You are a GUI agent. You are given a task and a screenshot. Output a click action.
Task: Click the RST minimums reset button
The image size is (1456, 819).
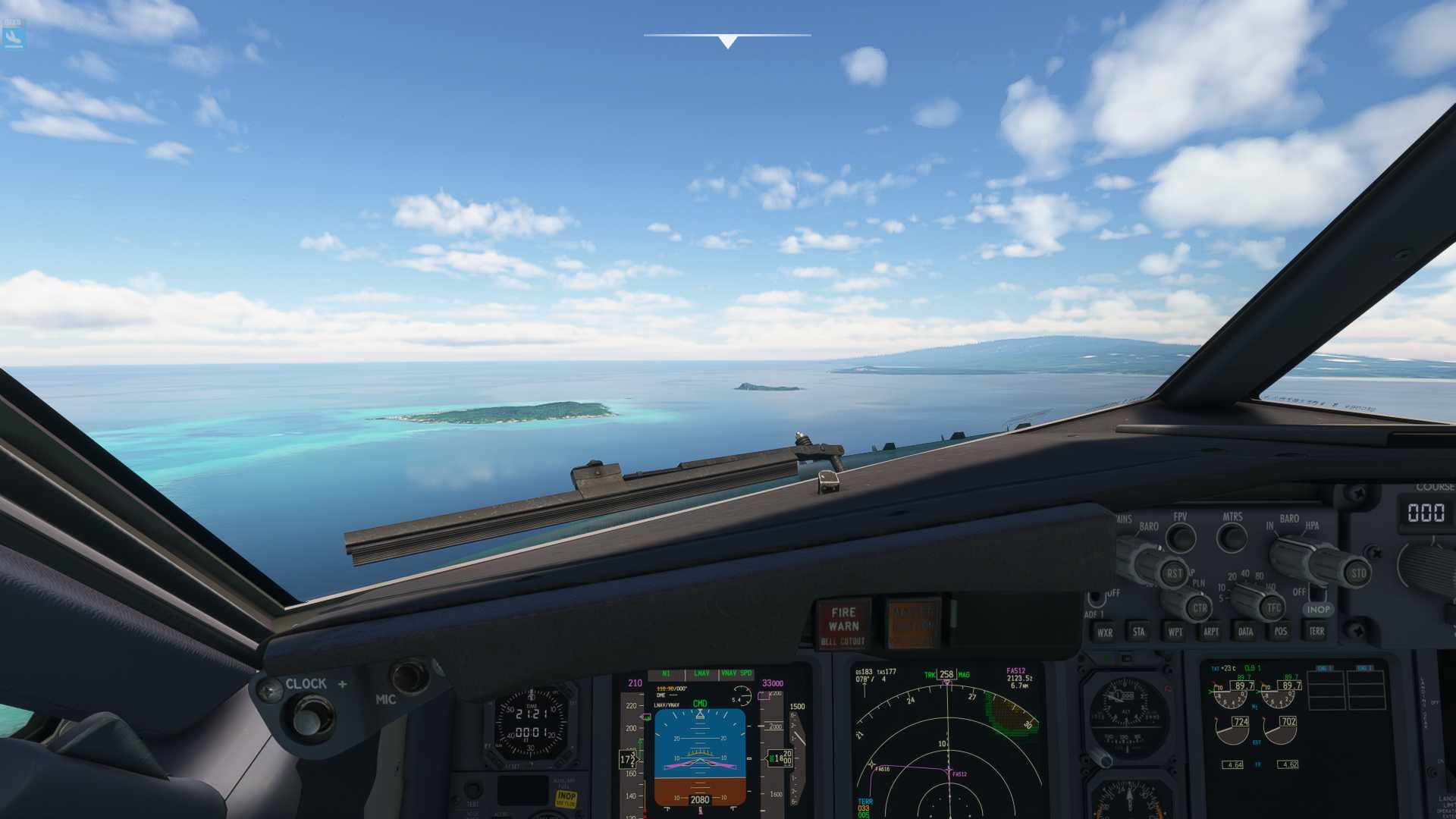tap(1173, 574)
